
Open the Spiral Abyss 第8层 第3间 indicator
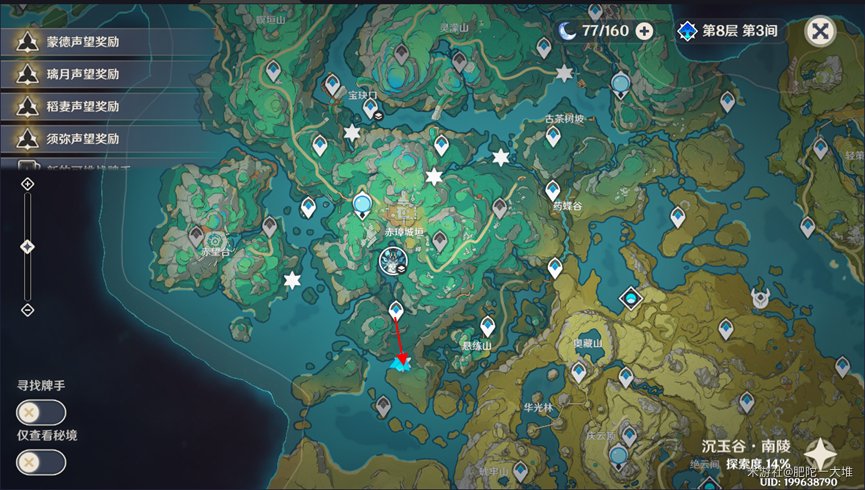(x=728, y=31)
